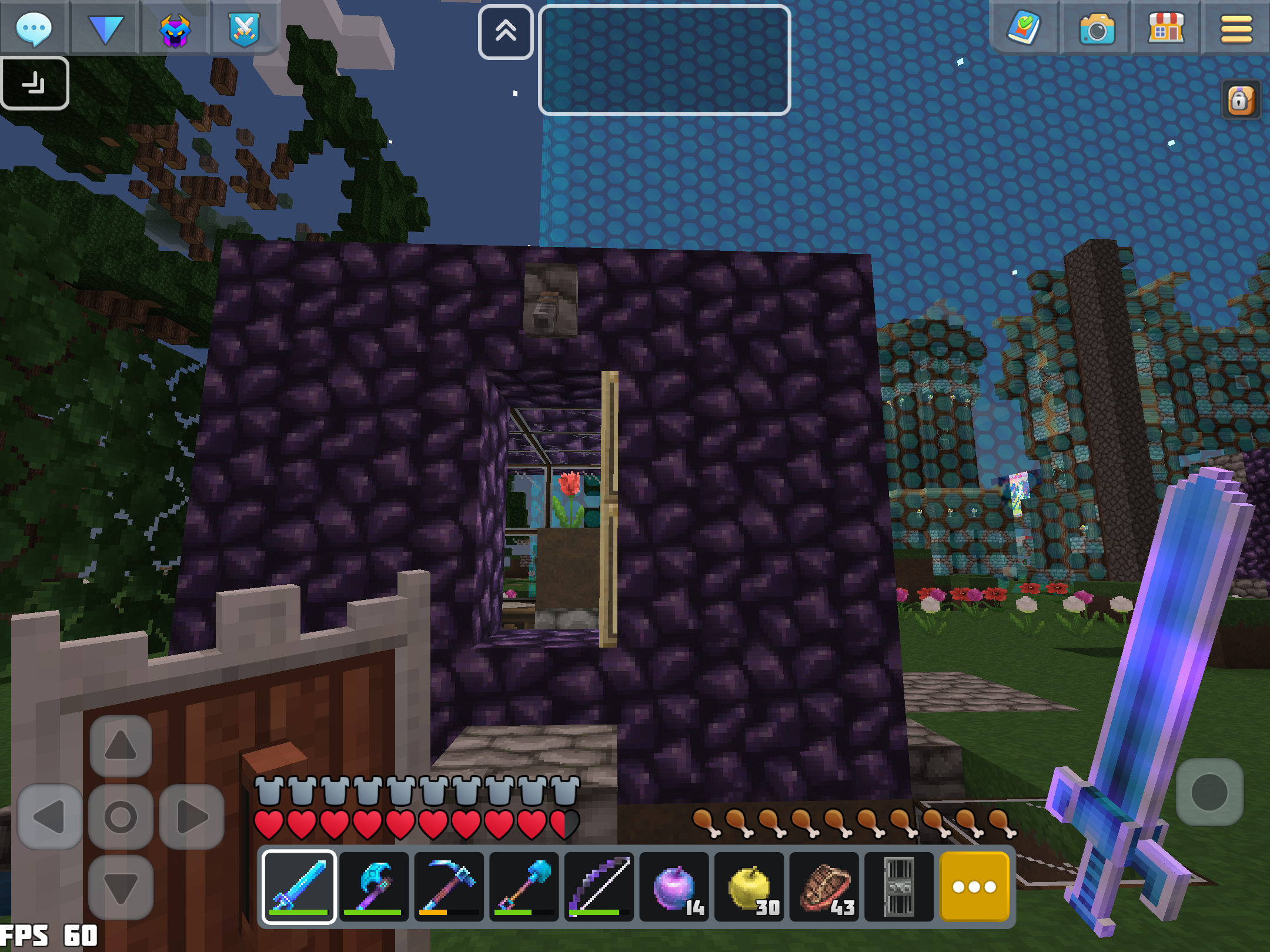Open full inventory with three-dots button

click(x=974, y=886)
